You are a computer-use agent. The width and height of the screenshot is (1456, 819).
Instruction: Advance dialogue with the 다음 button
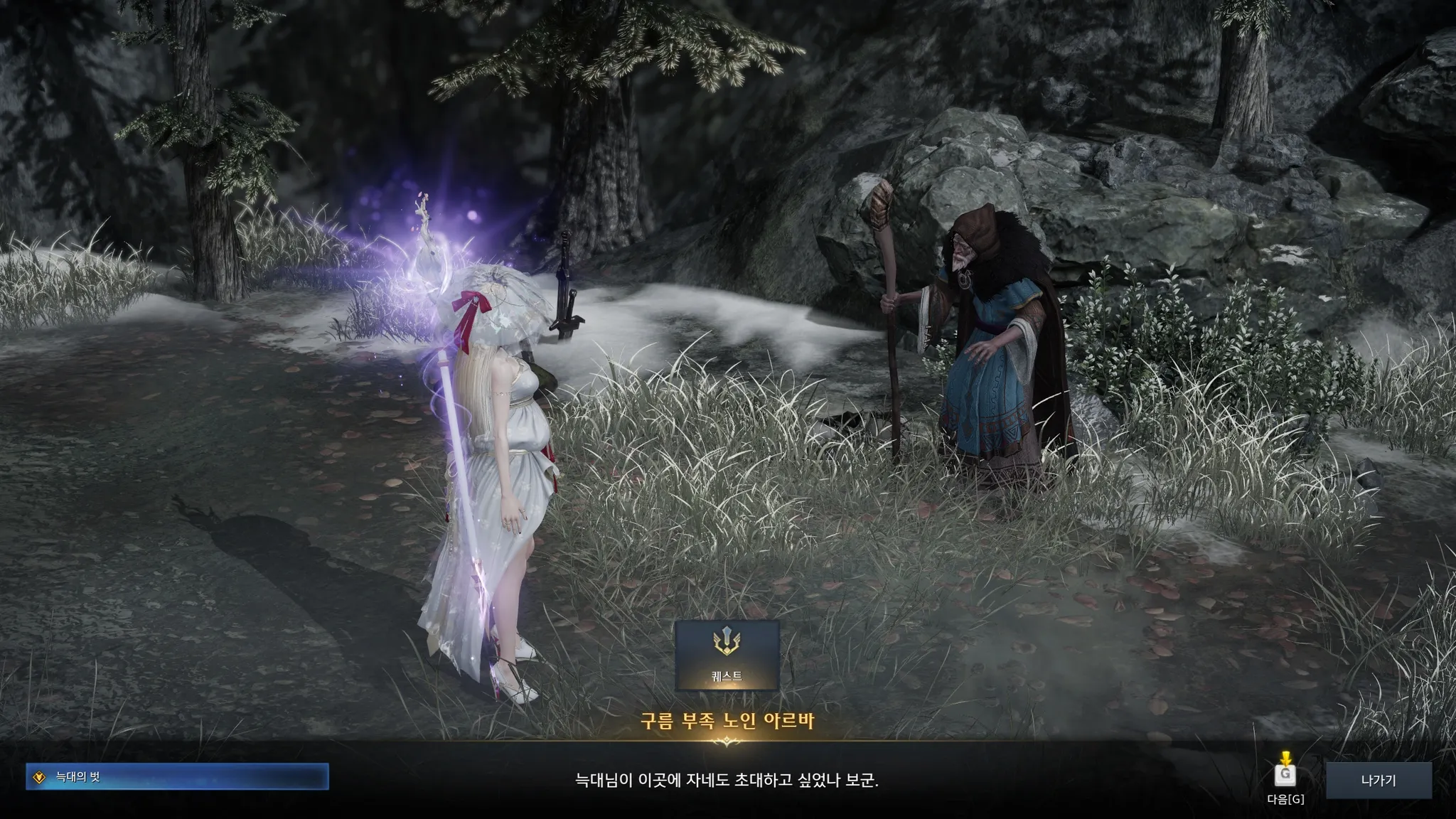(x=1285, y=776)
